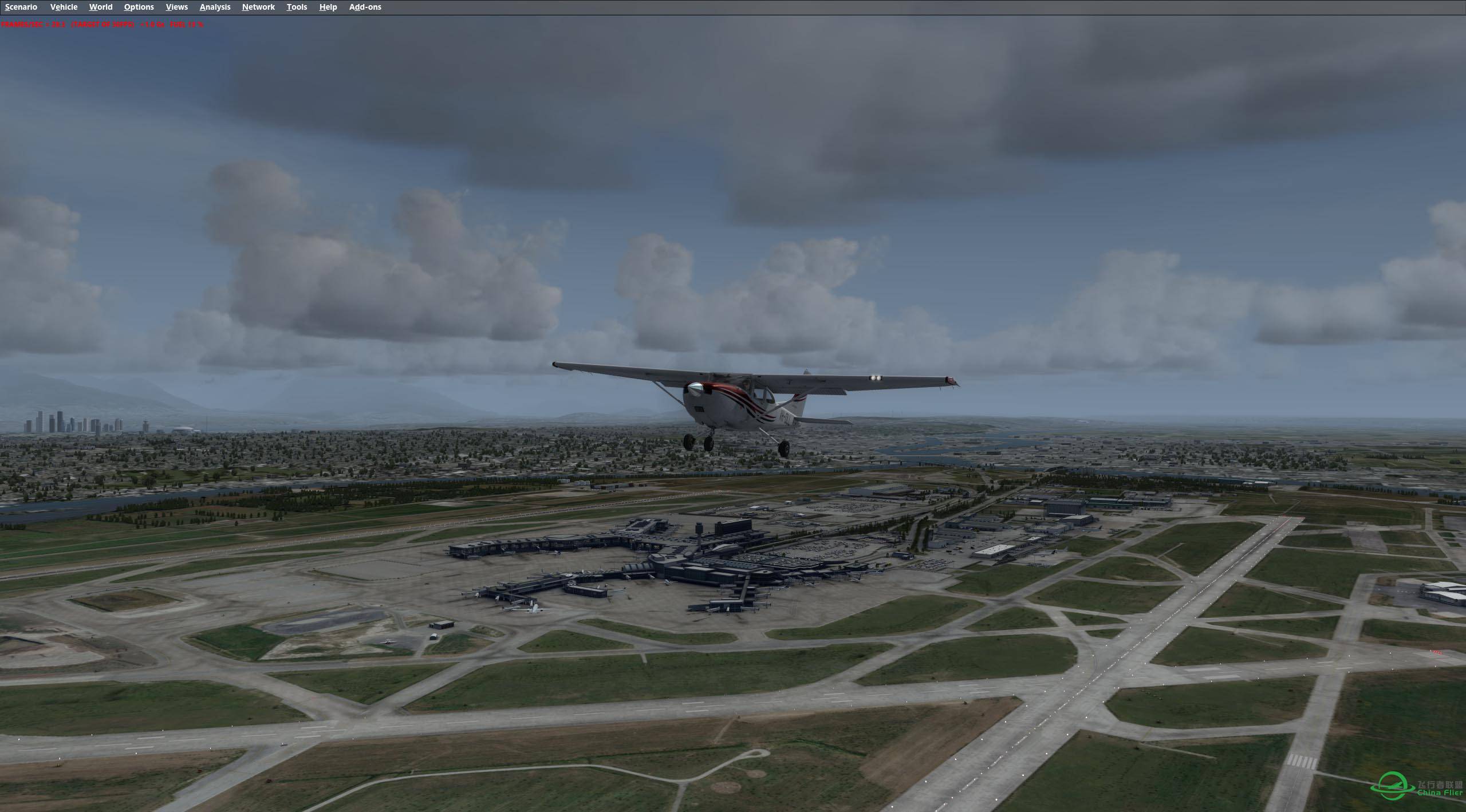
Task: Open the Add-ons menu
Action: tap(365, 7)
